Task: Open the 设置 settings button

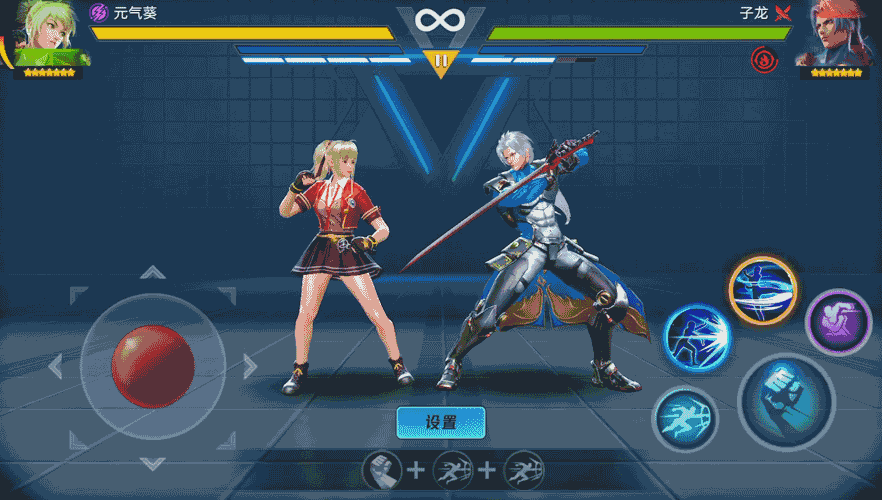Action: (441, 422)
